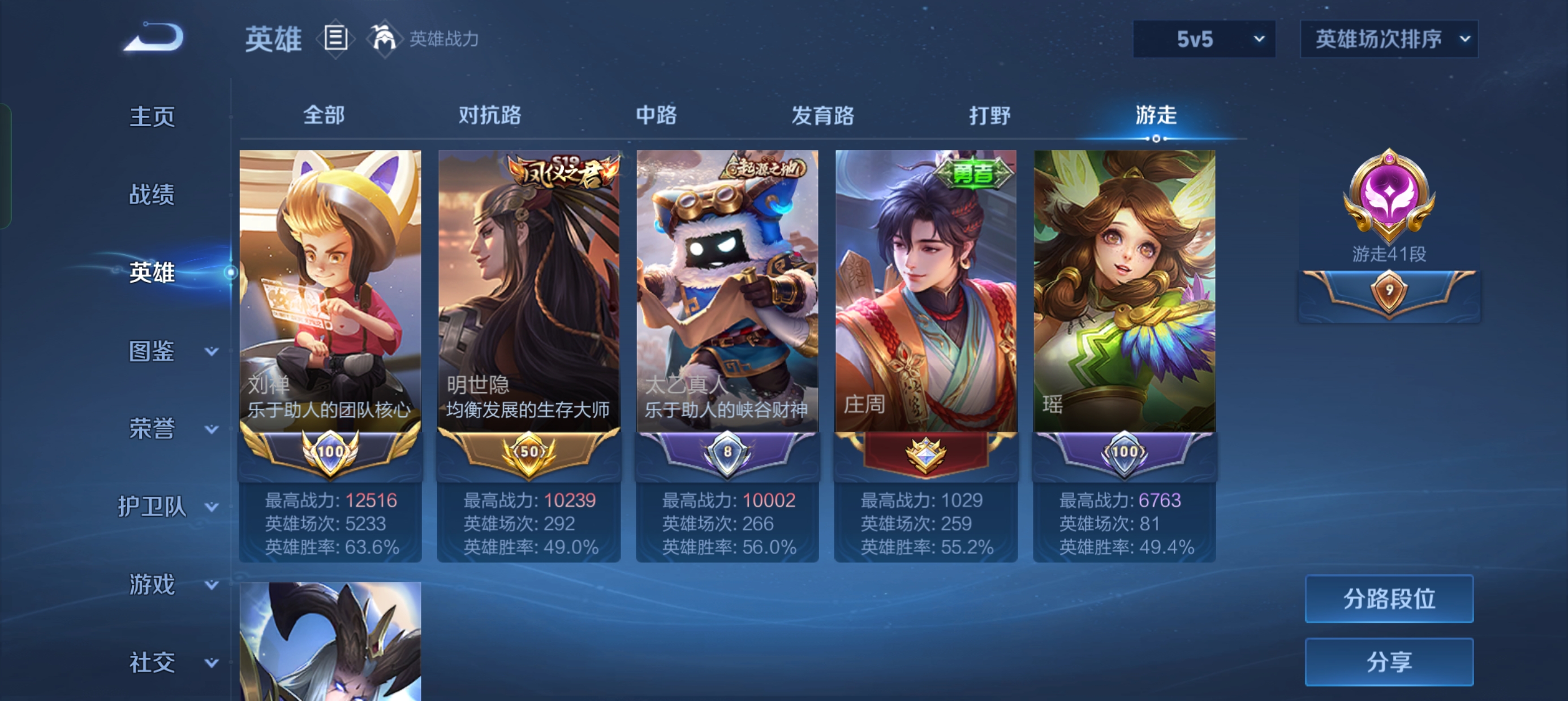The image size is (1568, 701).
Task: Select the 明世隐 hero card
Action: point(528,292)
